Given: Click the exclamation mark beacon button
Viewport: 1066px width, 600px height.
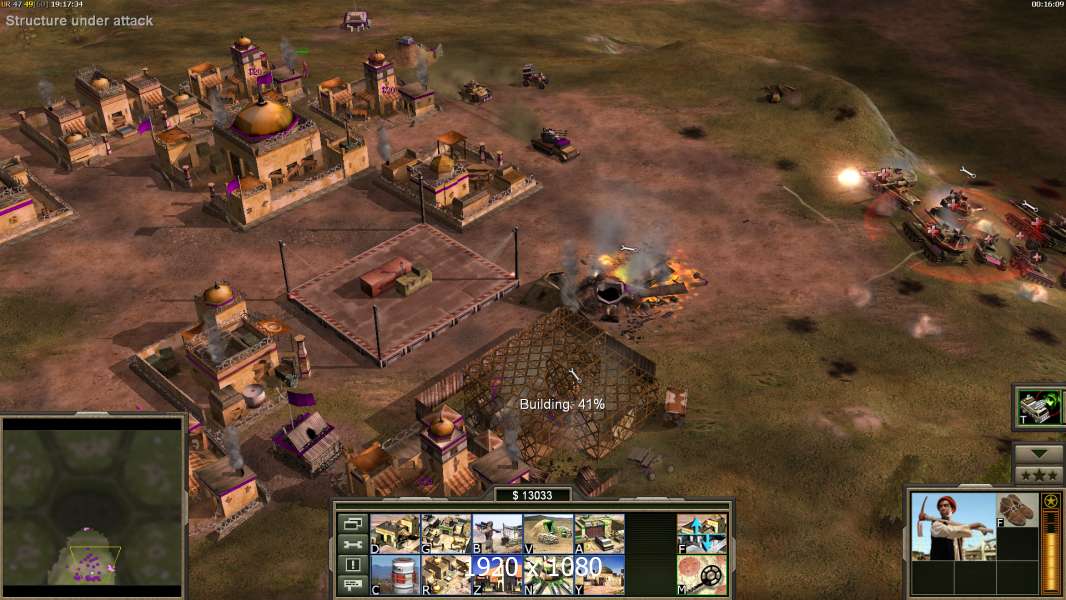Looking at the screenshot, I should [352, 565].
